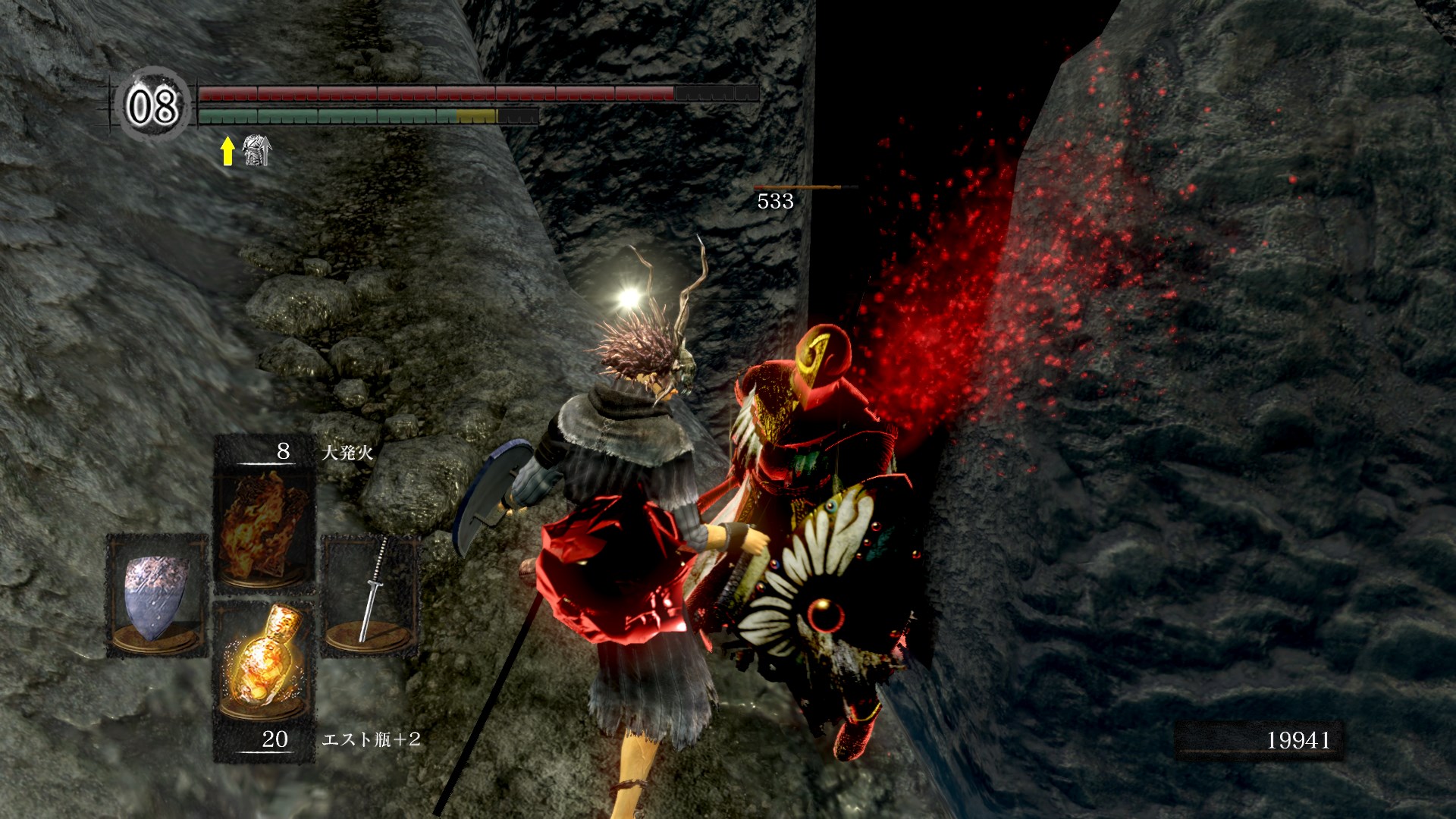This screenshot has width=1456, height=819.
Task: Click the armor buff status icon
Action: click(x=257, y=150)
